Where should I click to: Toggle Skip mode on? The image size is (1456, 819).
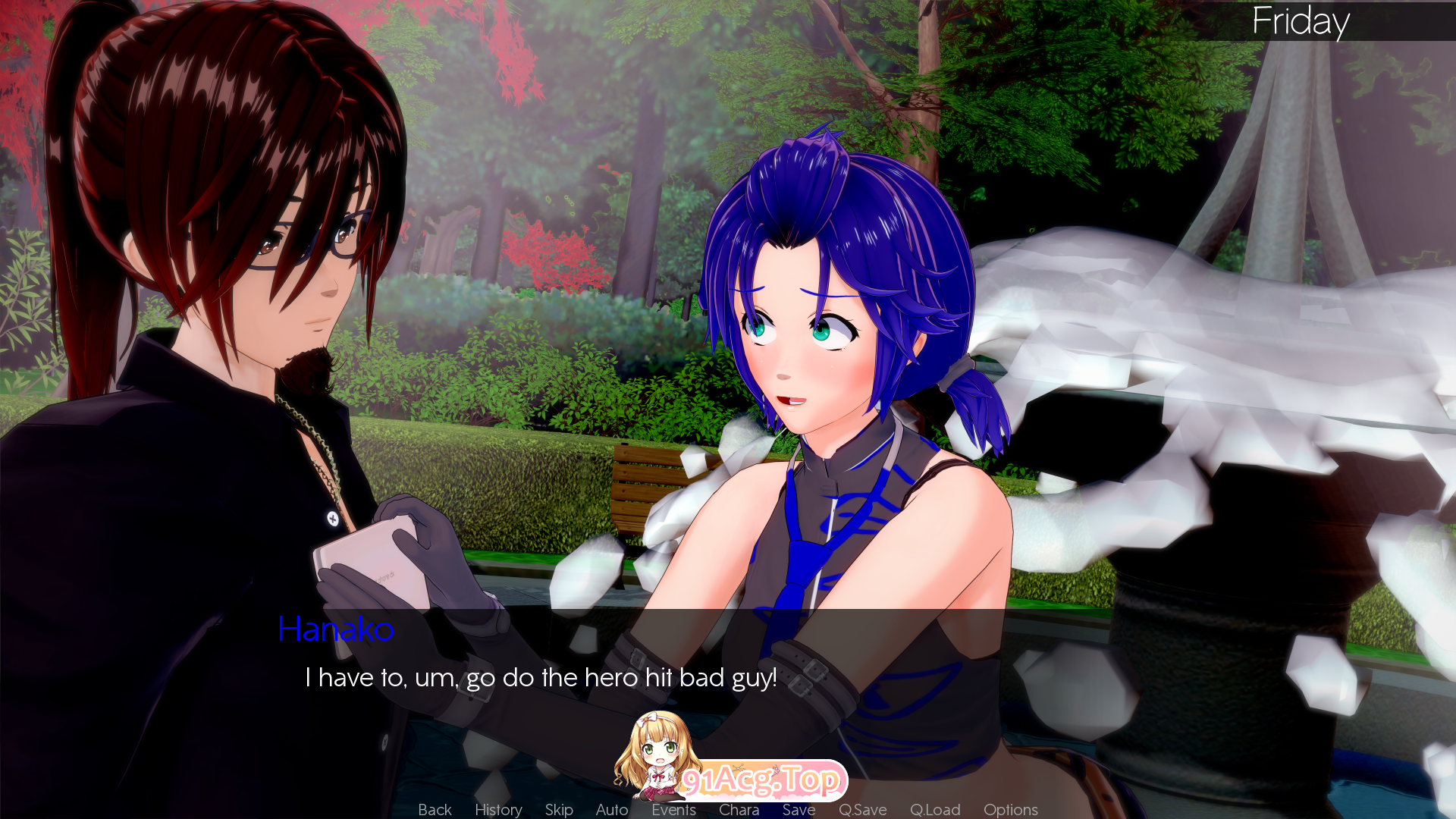pyautogui.click(x=559, y=809)
